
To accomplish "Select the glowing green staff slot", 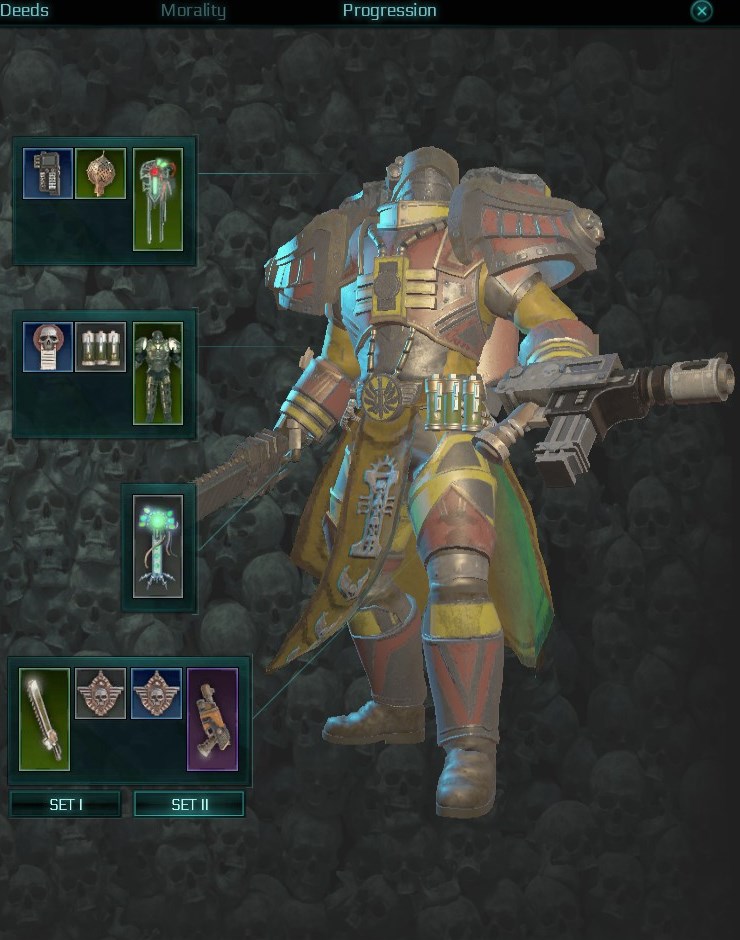I will click(158, 546).
